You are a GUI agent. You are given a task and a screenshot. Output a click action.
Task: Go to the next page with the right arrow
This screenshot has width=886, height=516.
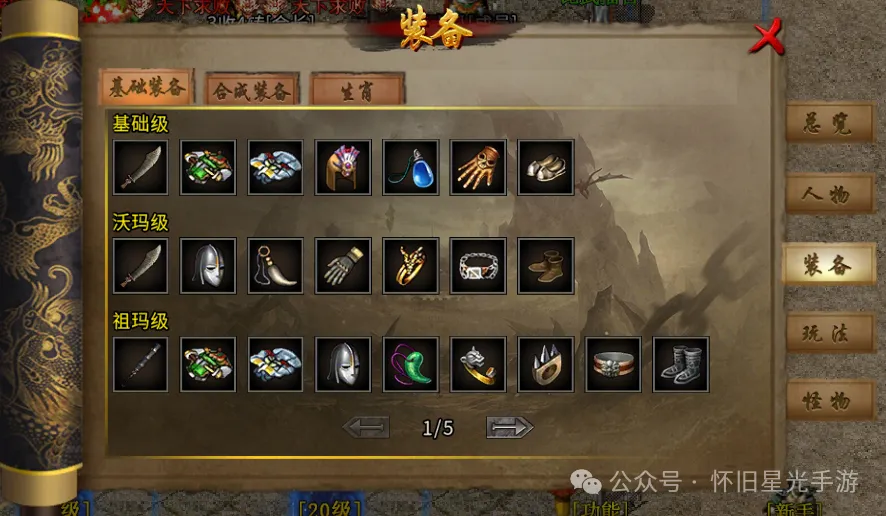(510, 427)
